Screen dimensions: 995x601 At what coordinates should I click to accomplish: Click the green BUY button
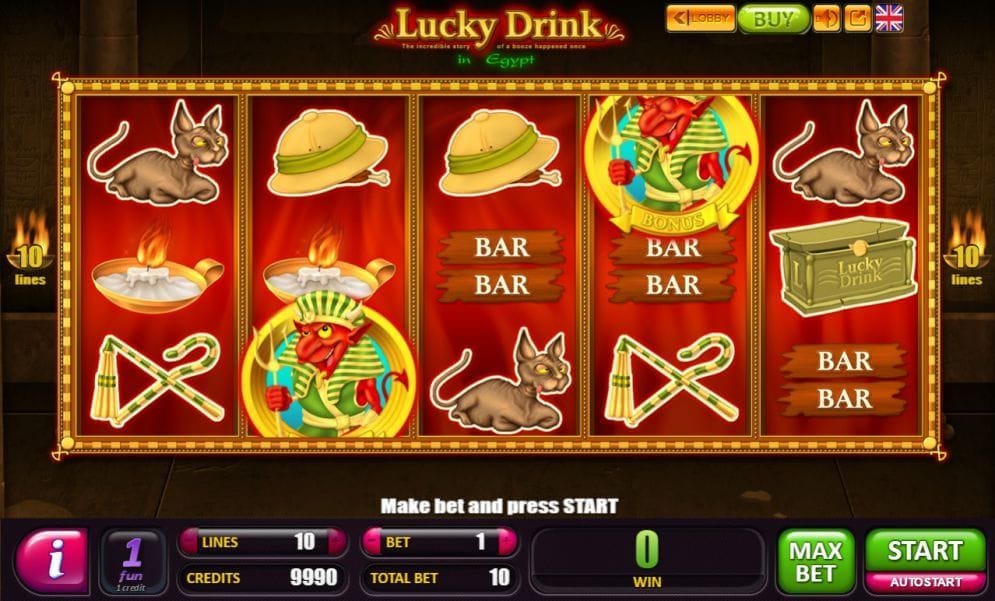coord(773,19)
